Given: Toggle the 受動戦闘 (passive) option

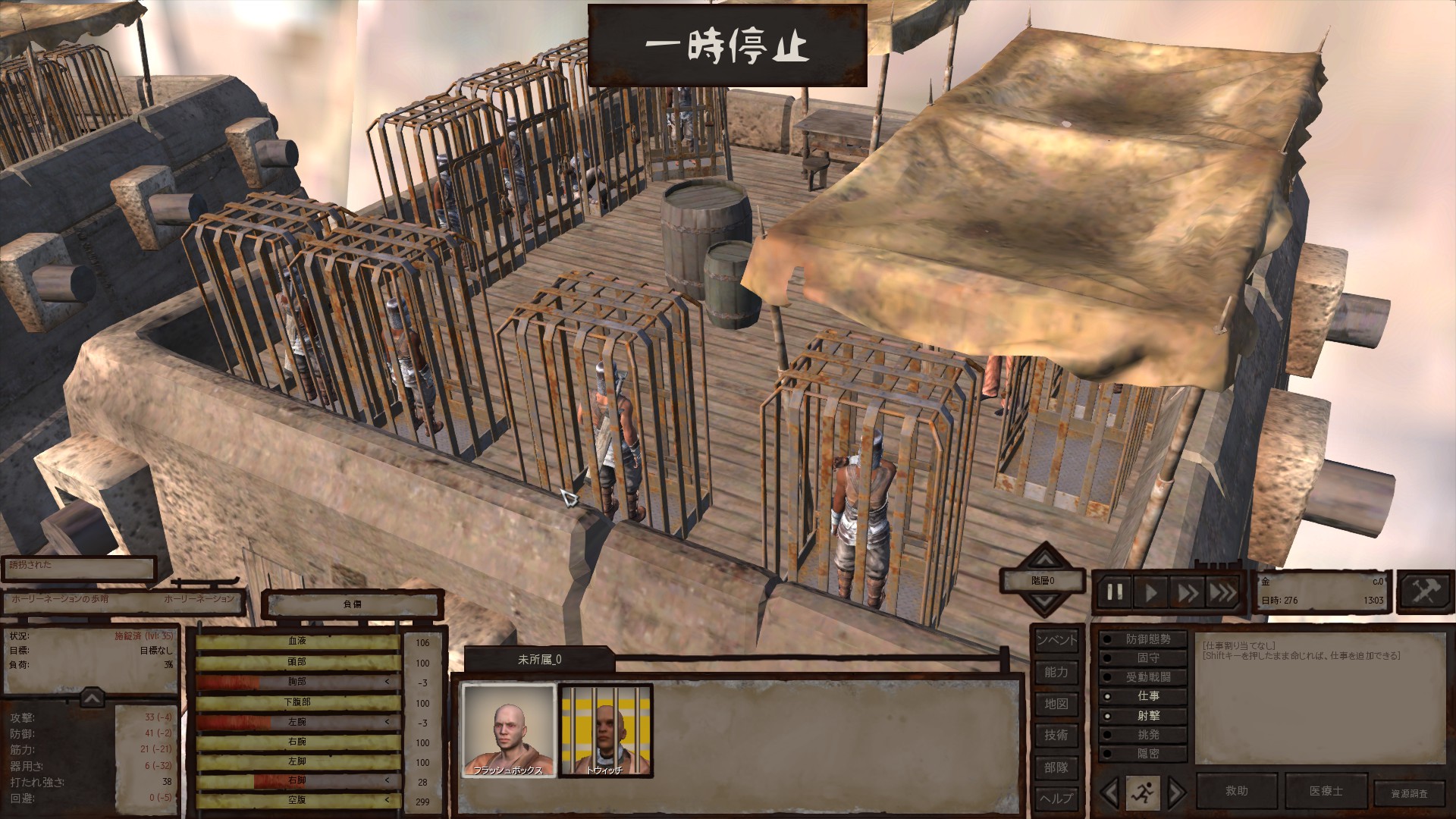Looking at the screenshot, I should pyautogui.click(x=1145, y=677).
